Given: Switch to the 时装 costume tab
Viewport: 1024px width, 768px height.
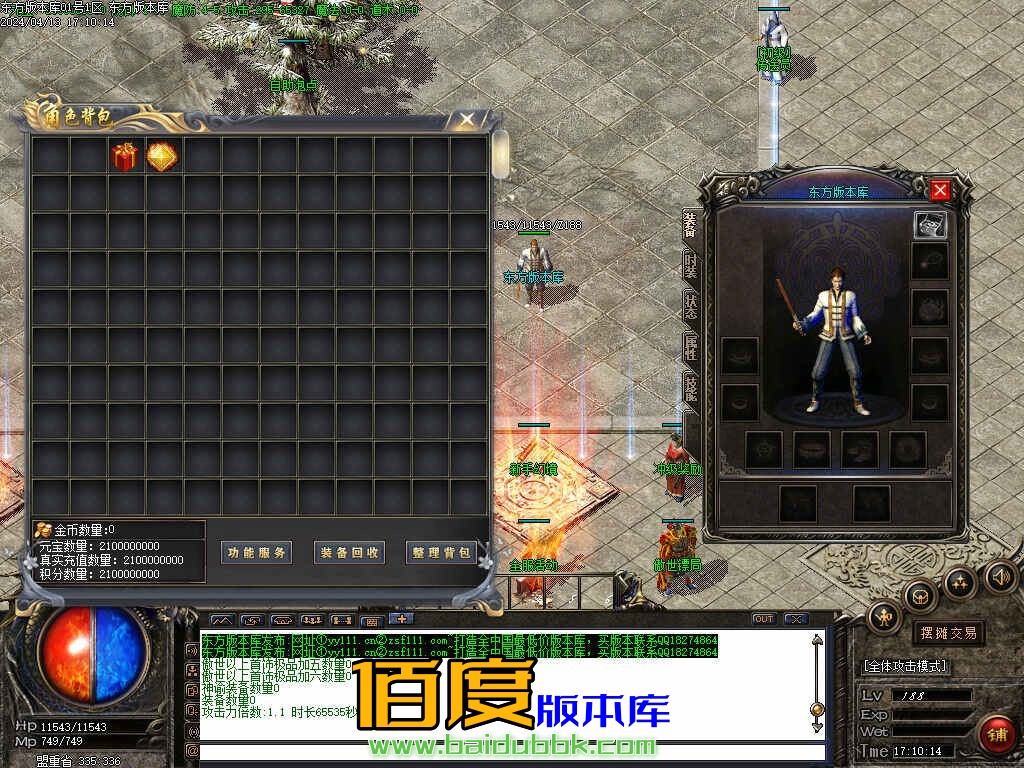Looking at the screenshot, I should point(691,265).
